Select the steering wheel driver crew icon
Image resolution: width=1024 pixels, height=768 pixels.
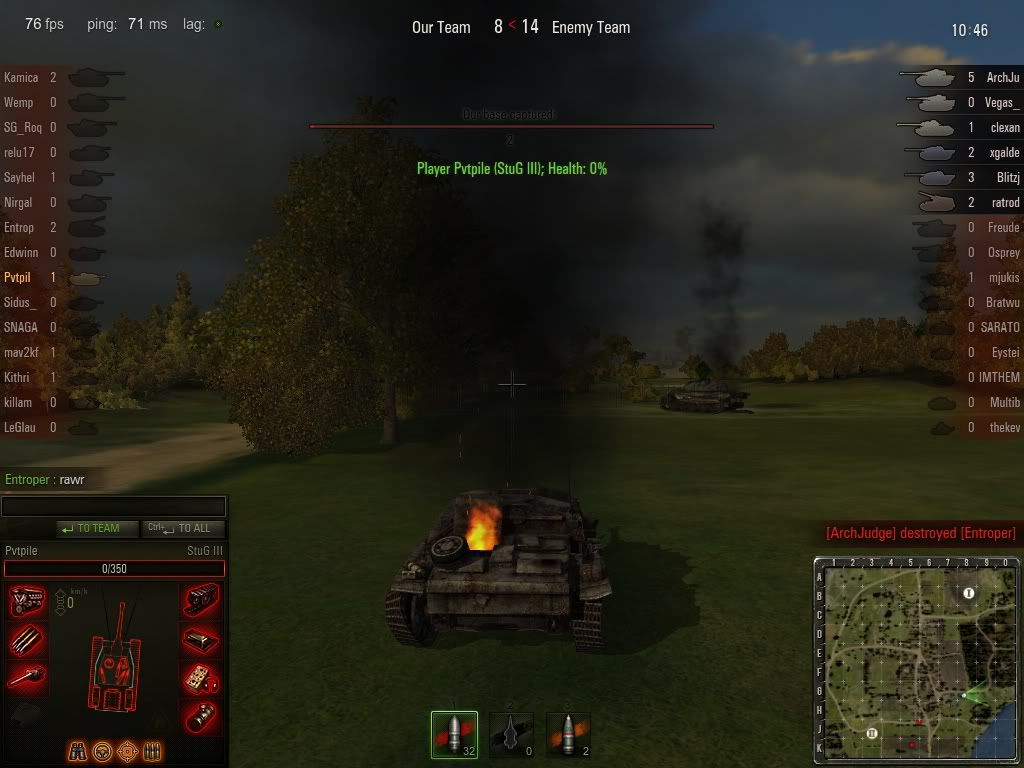point(102,750)
